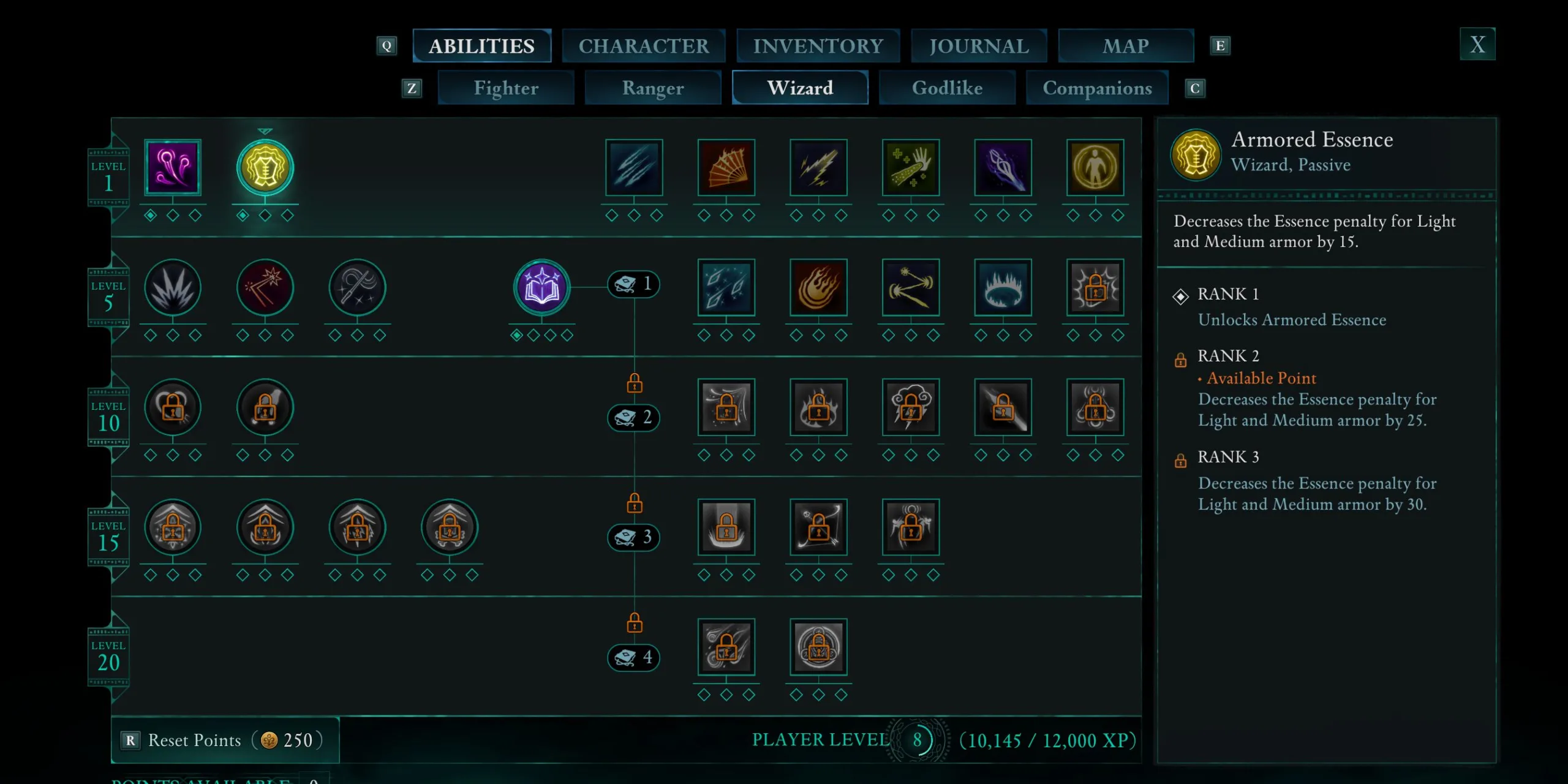Open the Inventory tab

[818, 46]
